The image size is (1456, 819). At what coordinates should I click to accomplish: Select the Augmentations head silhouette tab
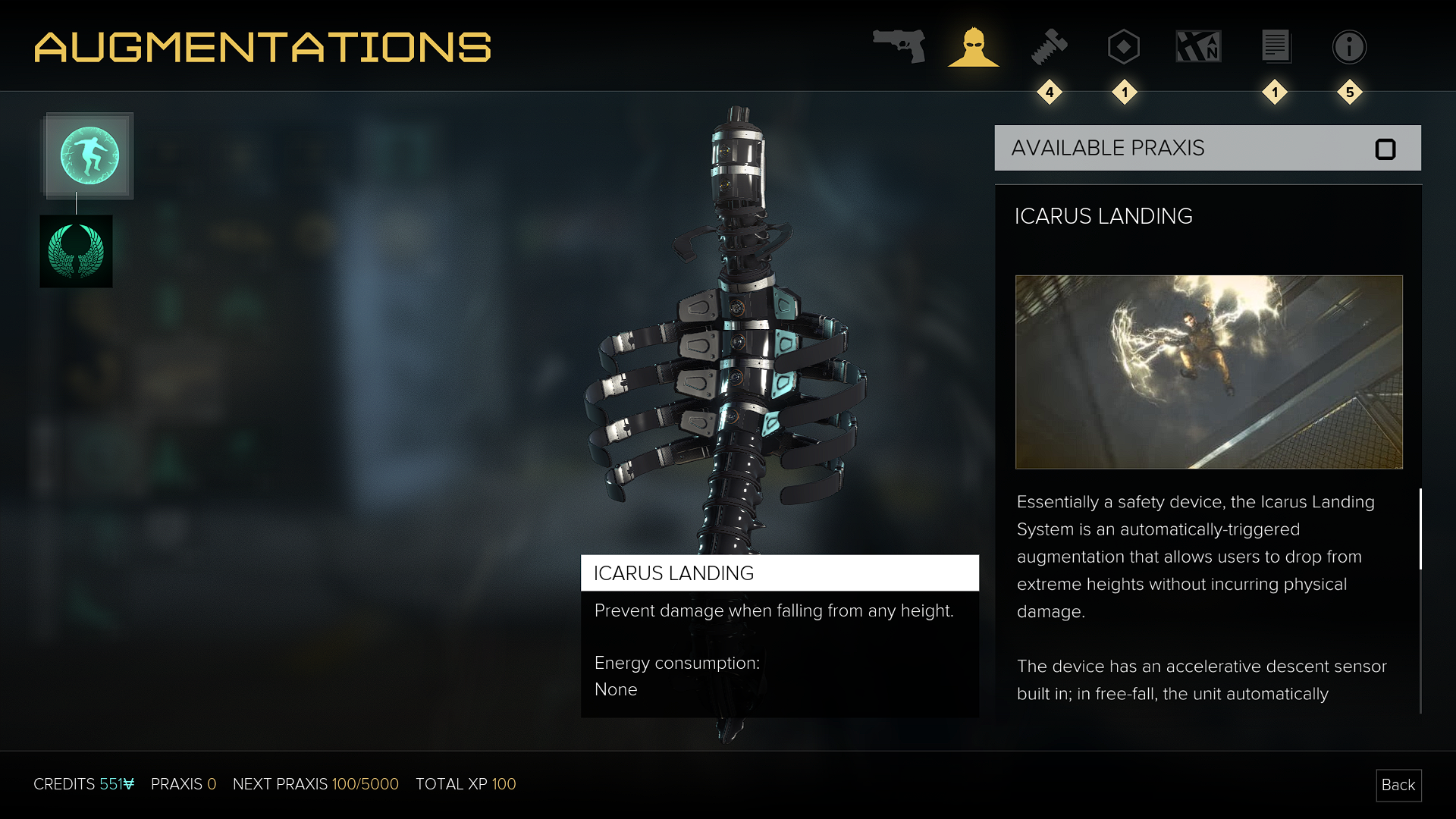[x=974, y=47]
